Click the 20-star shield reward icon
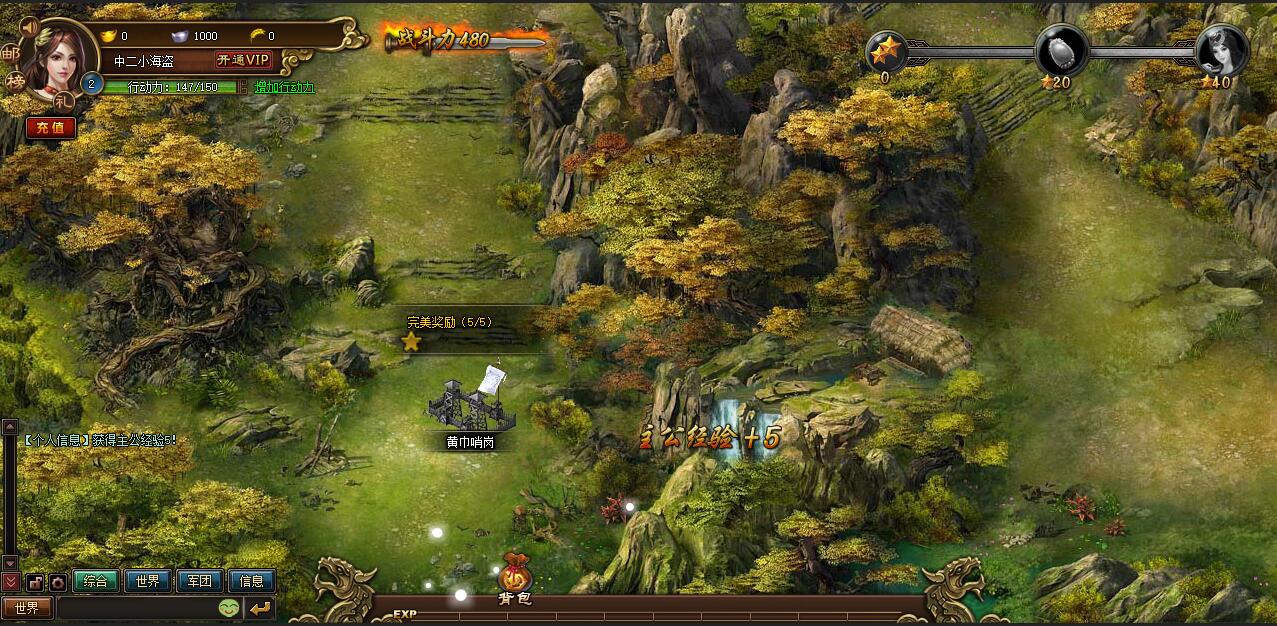1277x626 pixels. [x=1060, y=48]
